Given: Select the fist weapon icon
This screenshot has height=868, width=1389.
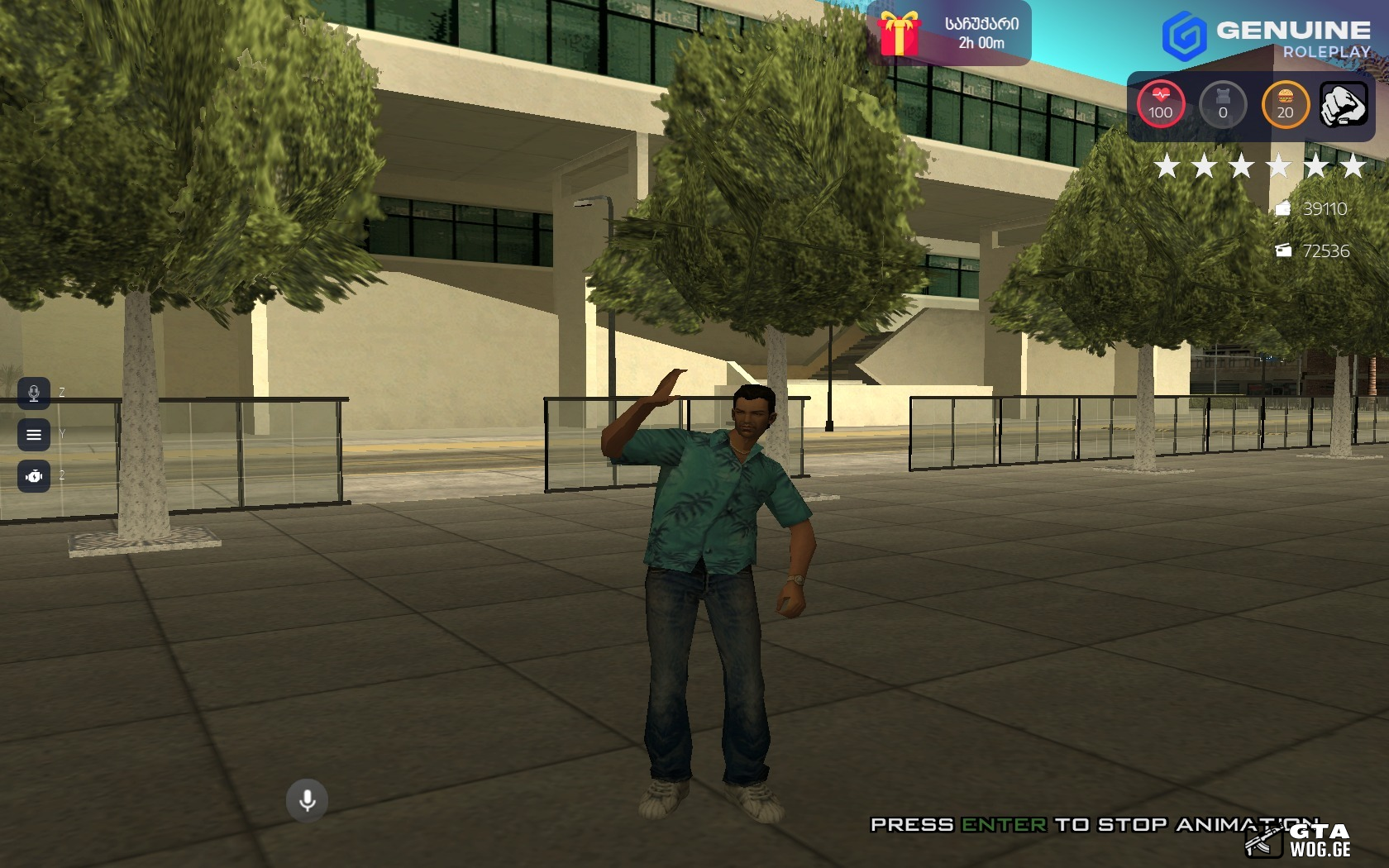Looking at the screenshot, I should 1343,106.
